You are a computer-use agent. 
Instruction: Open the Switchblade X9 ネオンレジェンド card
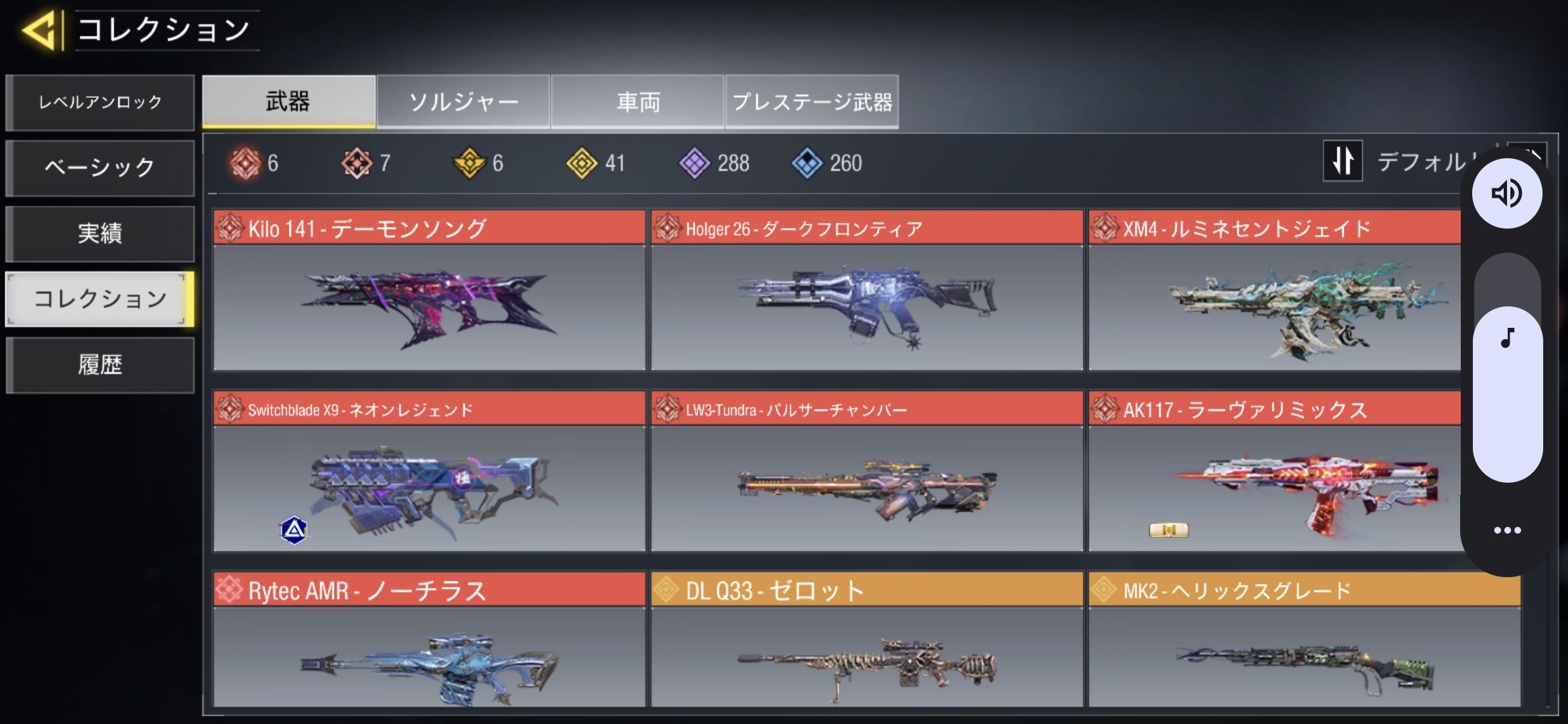[429, 471]
